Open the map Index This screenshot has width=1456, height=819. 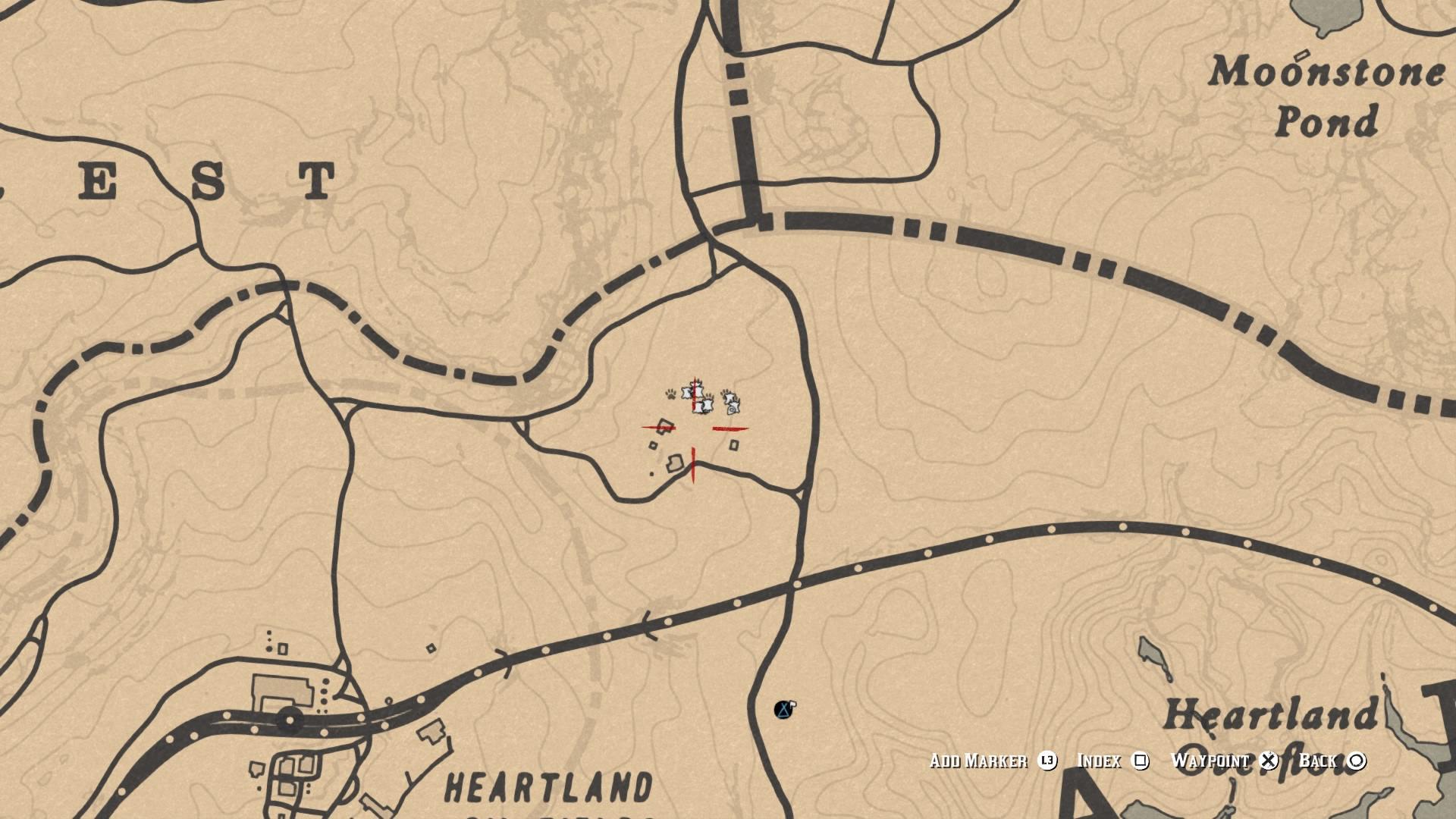coord(1098,761)
